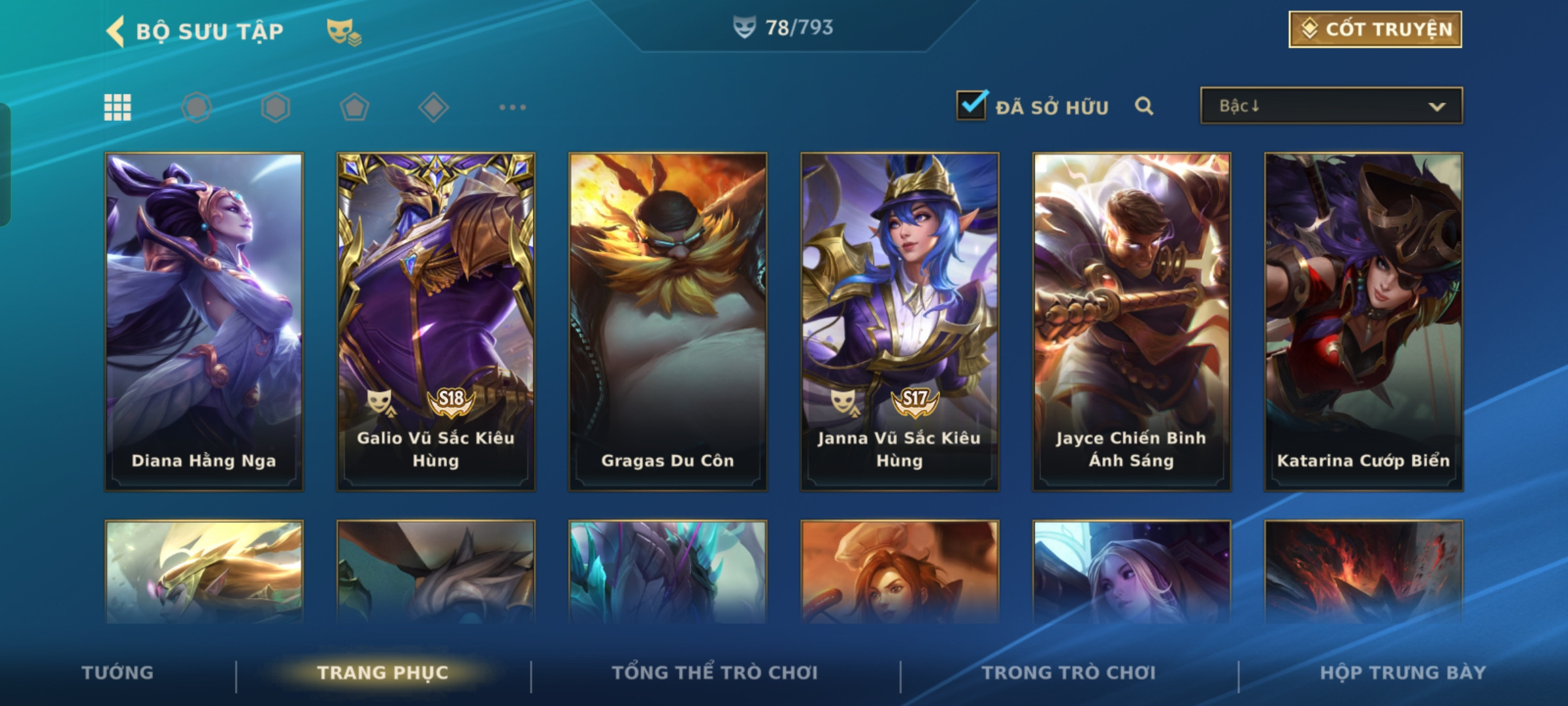Open the three-dots more filters
This screenshot has height=706, width=1568.
512,107
